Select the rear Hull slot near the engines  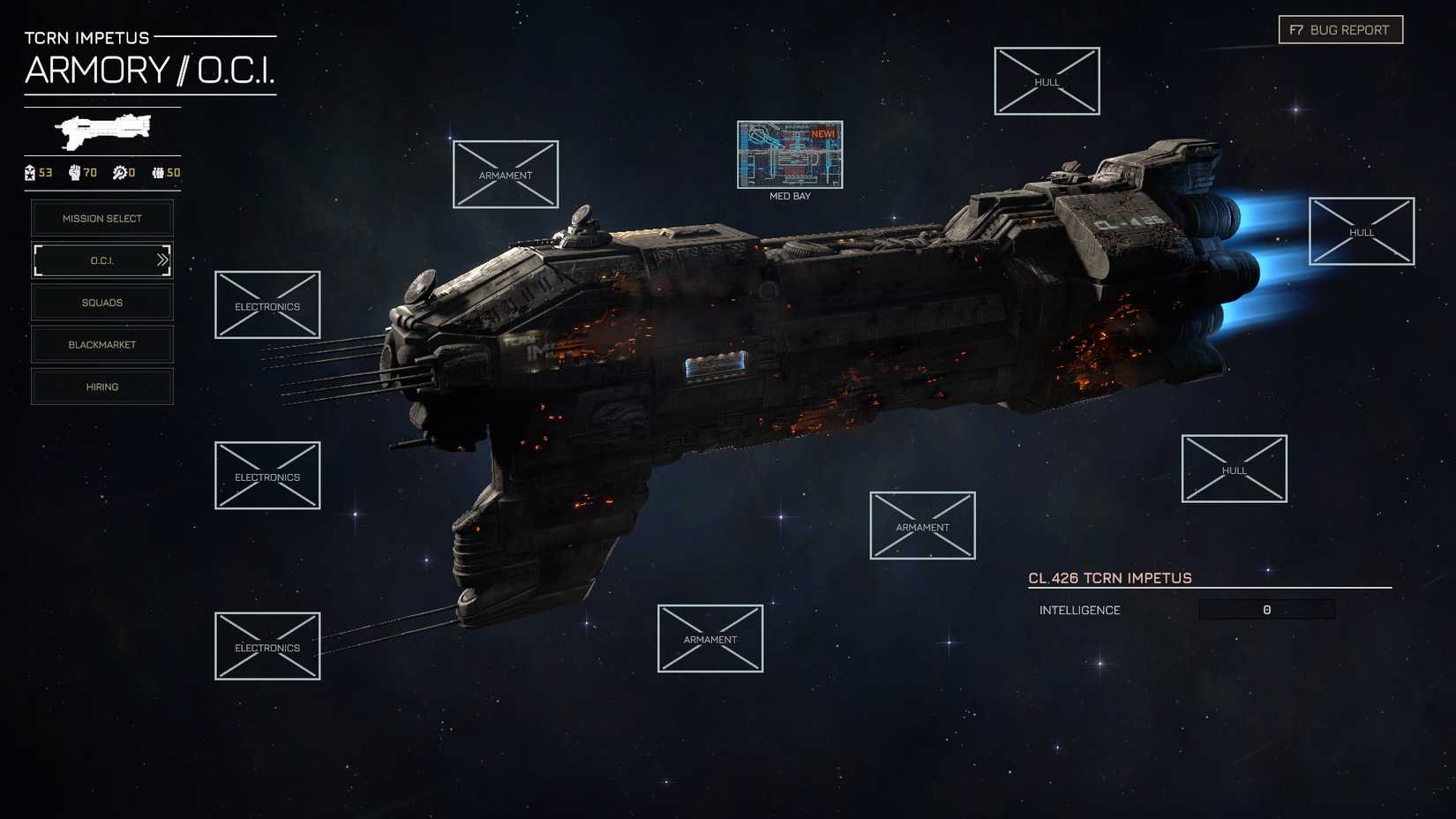pos(1362,232)
